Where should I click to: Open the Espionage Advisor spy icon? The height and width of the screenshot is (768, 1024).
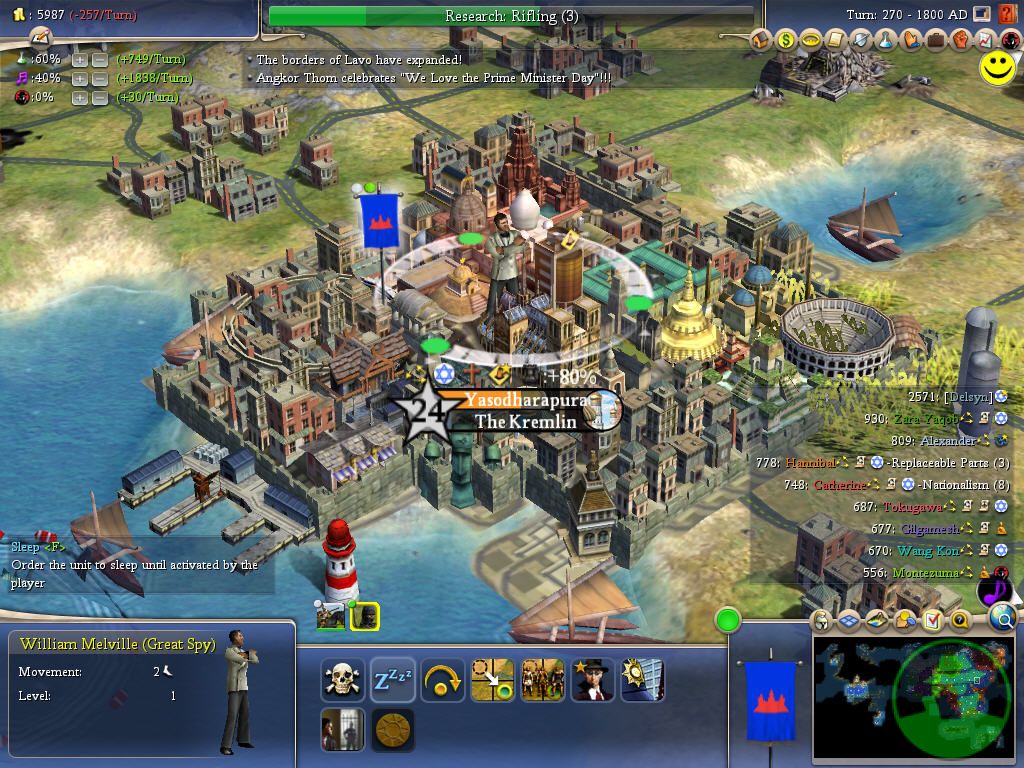point(1011,40)
